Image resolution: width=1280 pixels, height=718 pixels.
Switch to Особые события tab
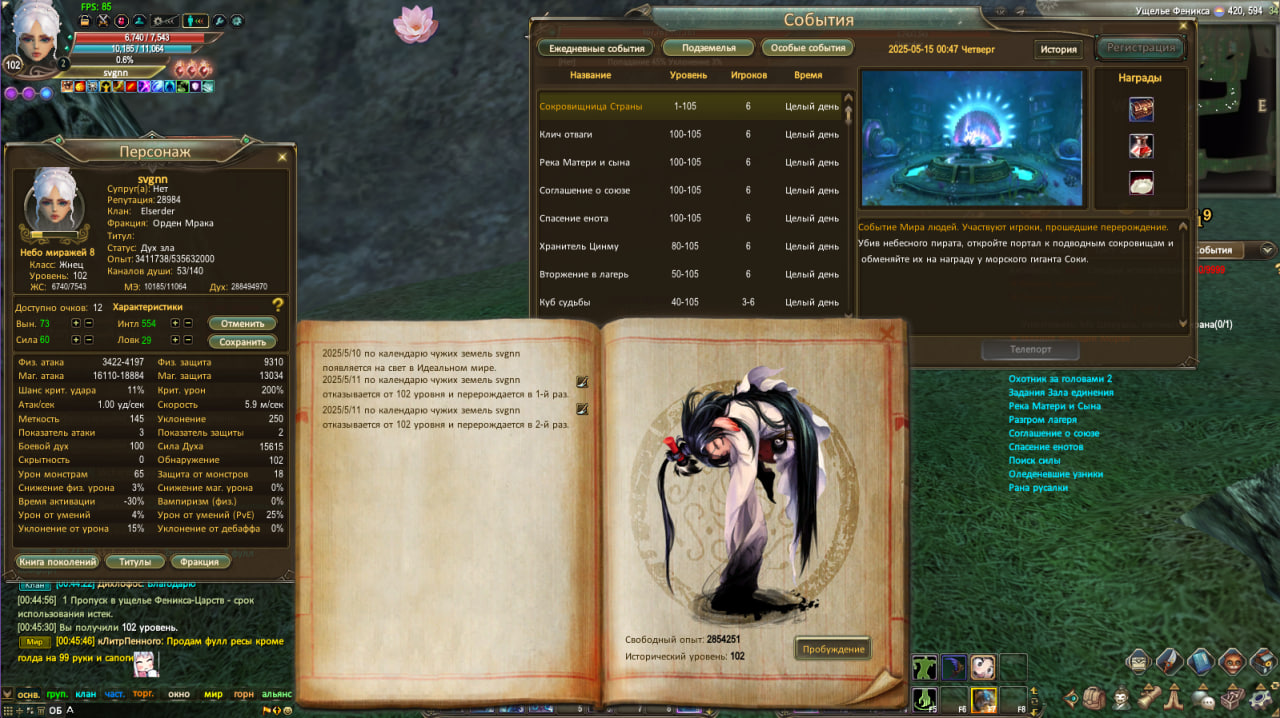click(807, 48)
